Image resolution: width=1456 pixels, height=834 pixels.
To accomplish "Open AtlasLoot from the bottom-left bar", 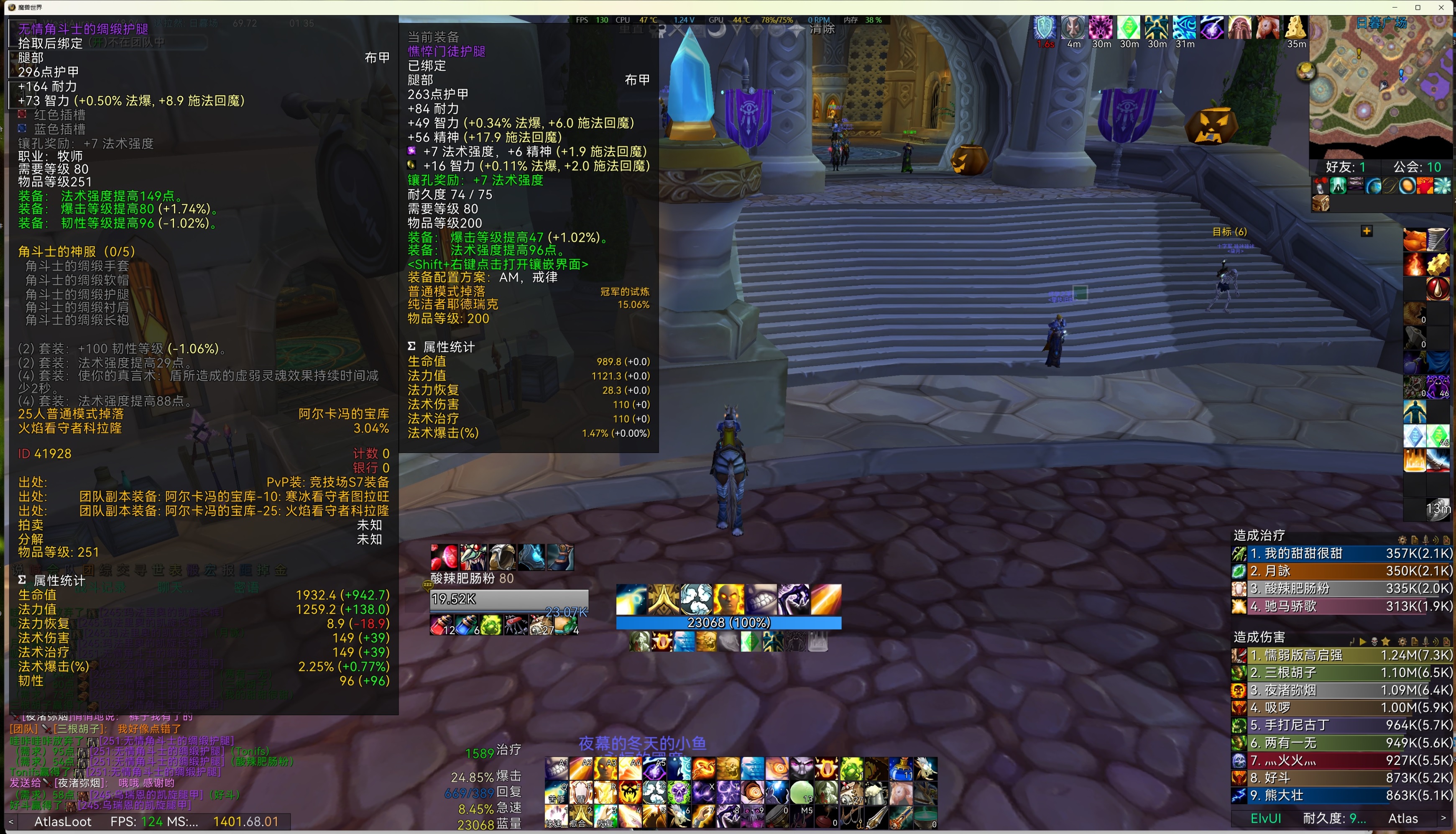I will tap(63, 821).
